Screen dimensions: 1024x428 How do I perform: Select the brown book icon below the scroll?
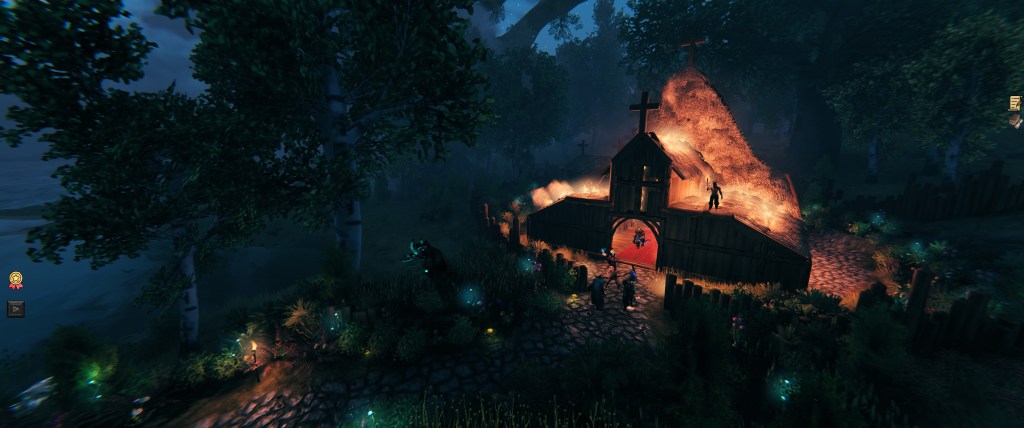point(1015,120)
